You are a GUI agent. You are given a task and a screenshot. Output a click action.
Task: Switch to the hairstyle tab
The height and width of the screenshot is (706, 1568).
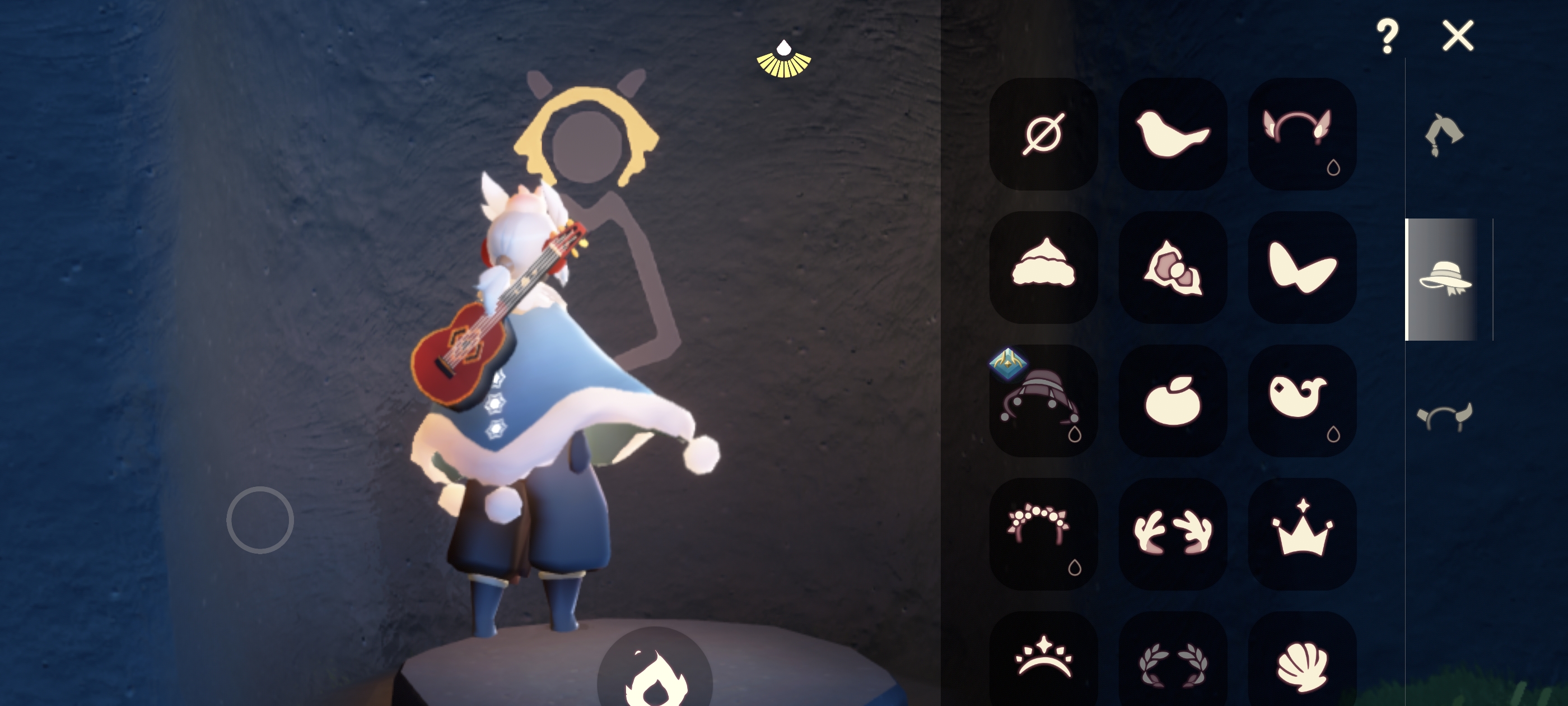(x=1443, y=135)
